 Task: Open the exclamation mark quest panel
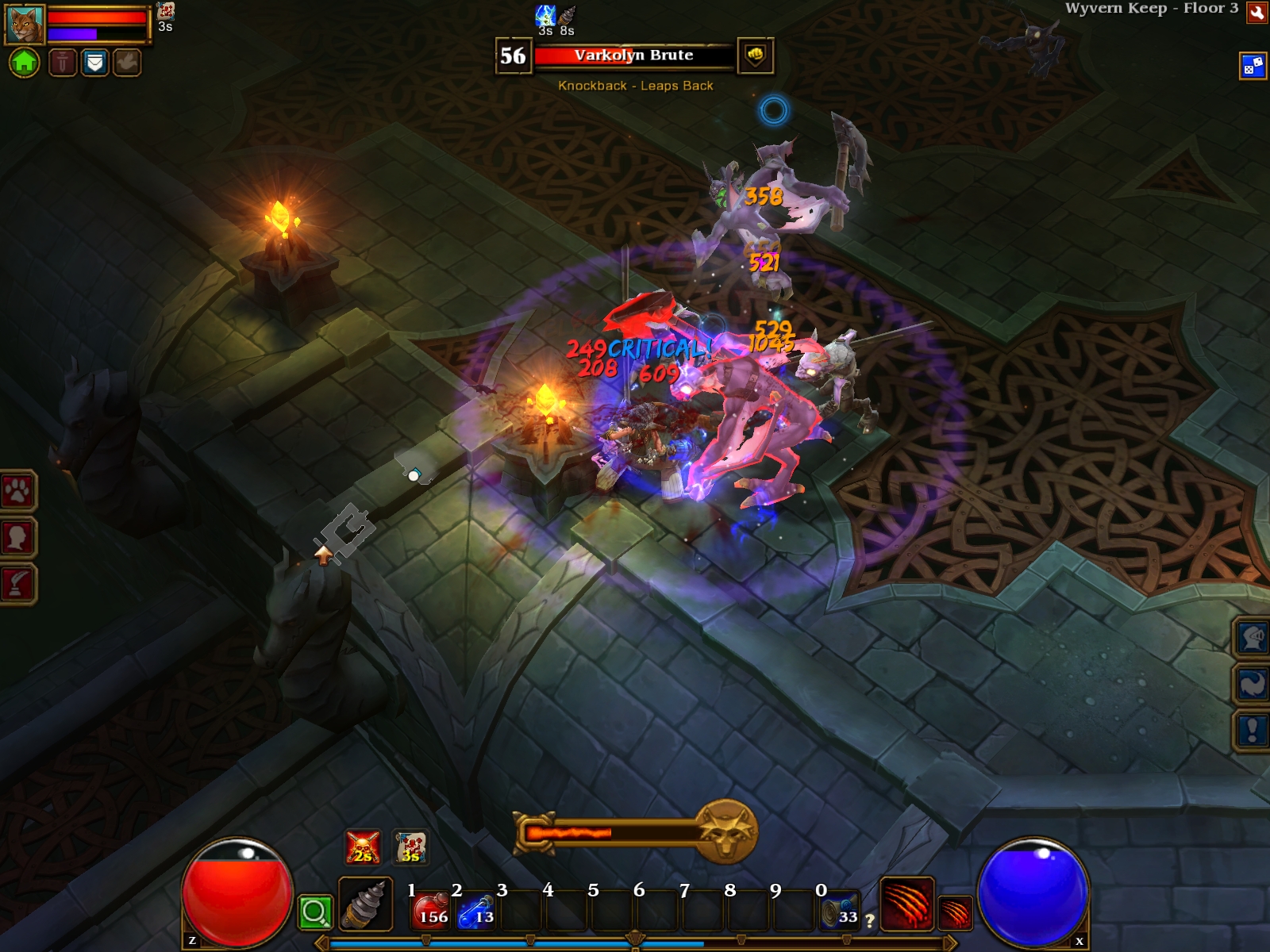point(1253,729)
